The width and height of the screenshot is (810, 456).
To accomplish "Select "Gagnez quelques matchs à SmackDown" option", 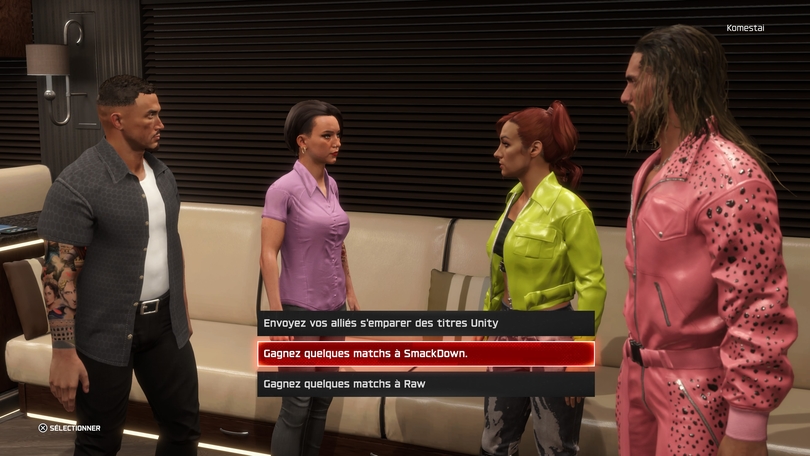I will point(425,353).
